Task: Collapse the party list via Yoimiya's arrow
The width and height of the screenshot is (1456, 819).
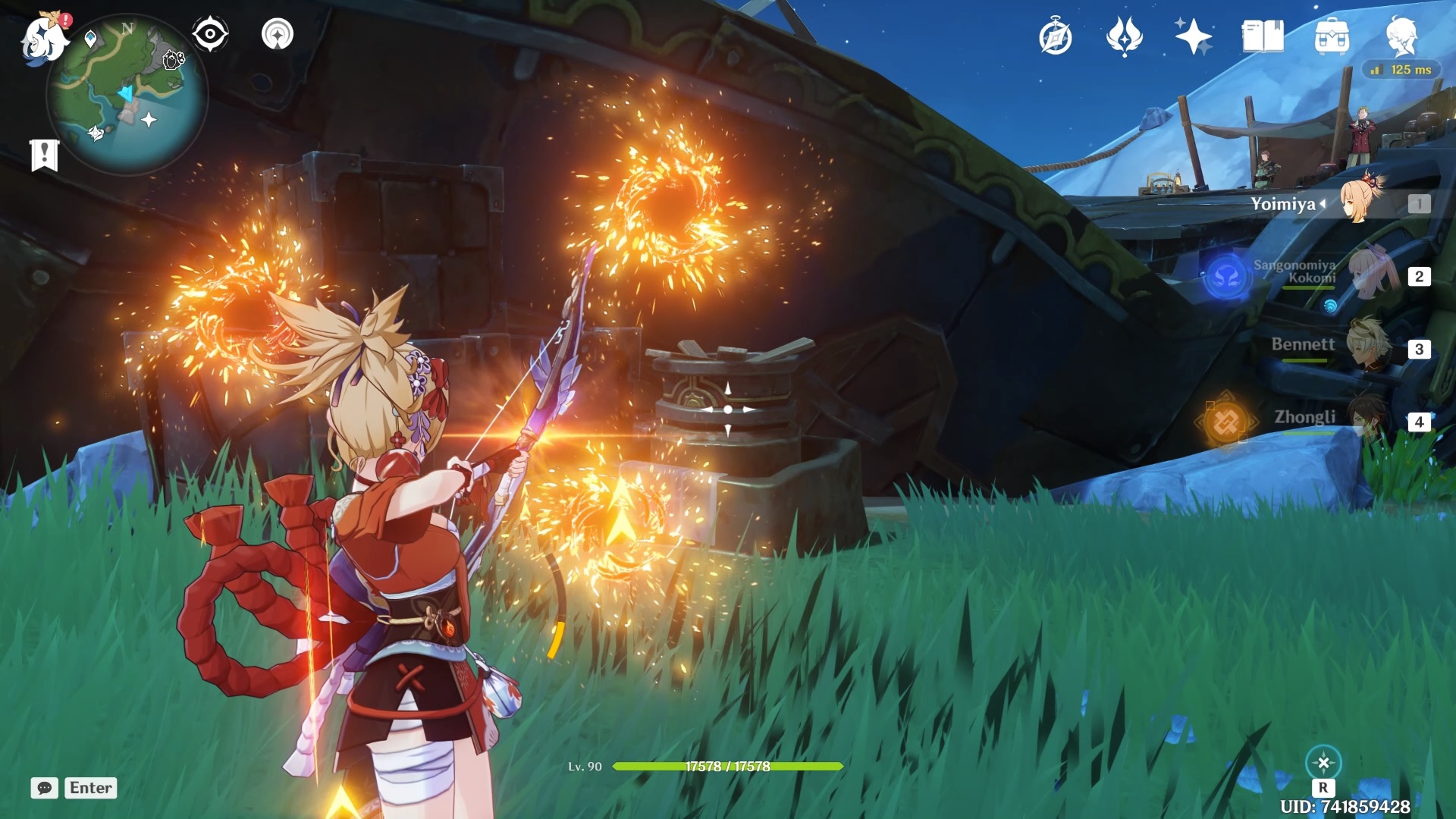Action: [x=1323, y=203]
